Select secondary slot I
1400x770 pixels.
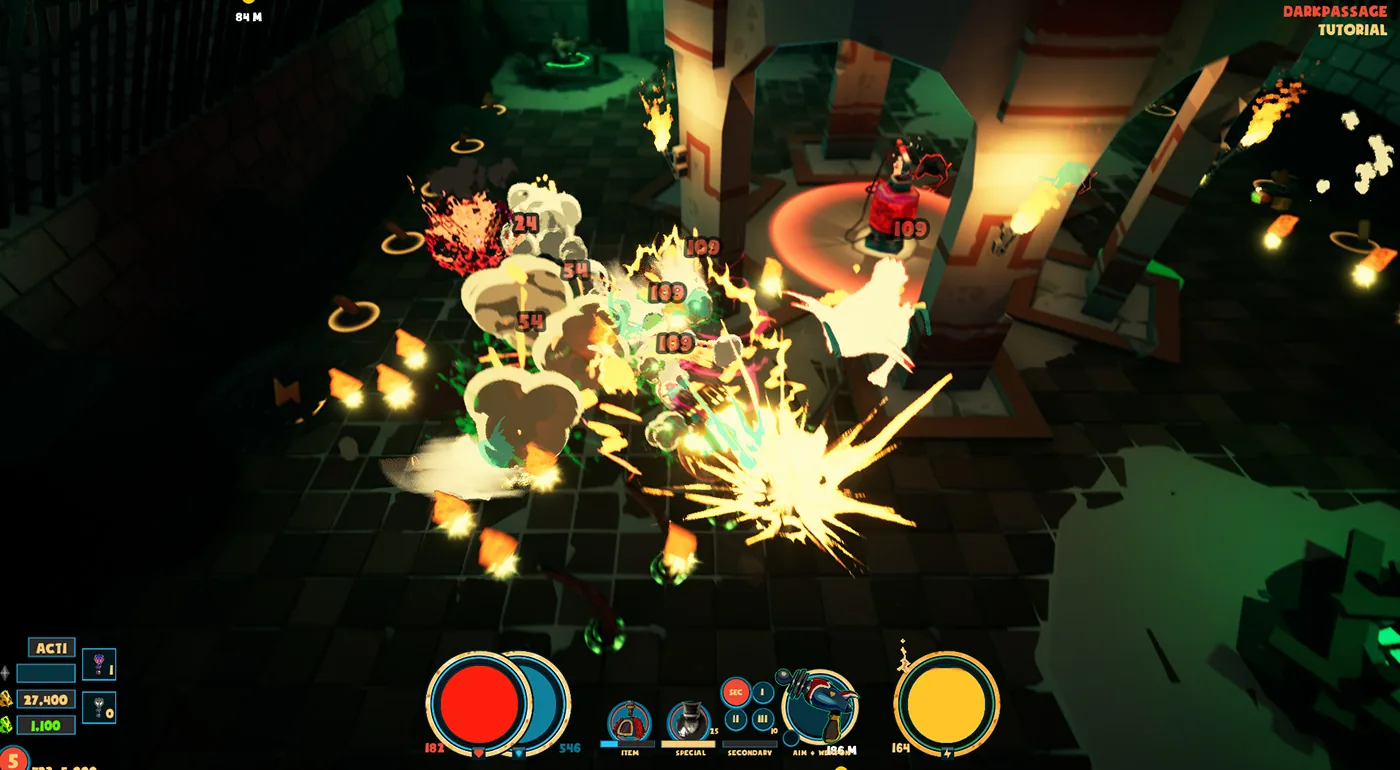pyautogui.click(x=762, y=691)
